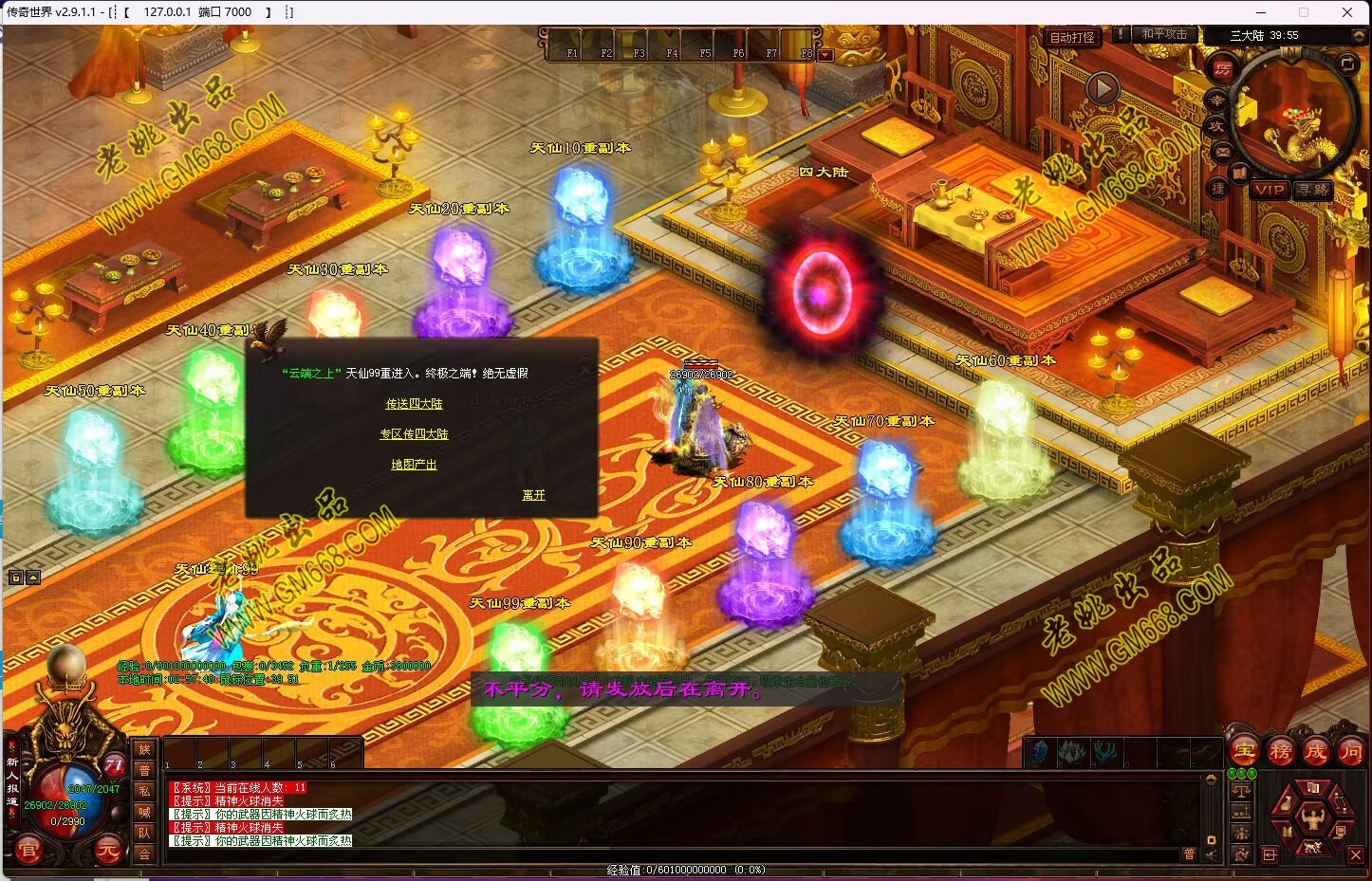Image resolution: width=1372 pixels, height=881 pixels.
Task: Open the 成 achievements orb
Action: [1316, 752]
